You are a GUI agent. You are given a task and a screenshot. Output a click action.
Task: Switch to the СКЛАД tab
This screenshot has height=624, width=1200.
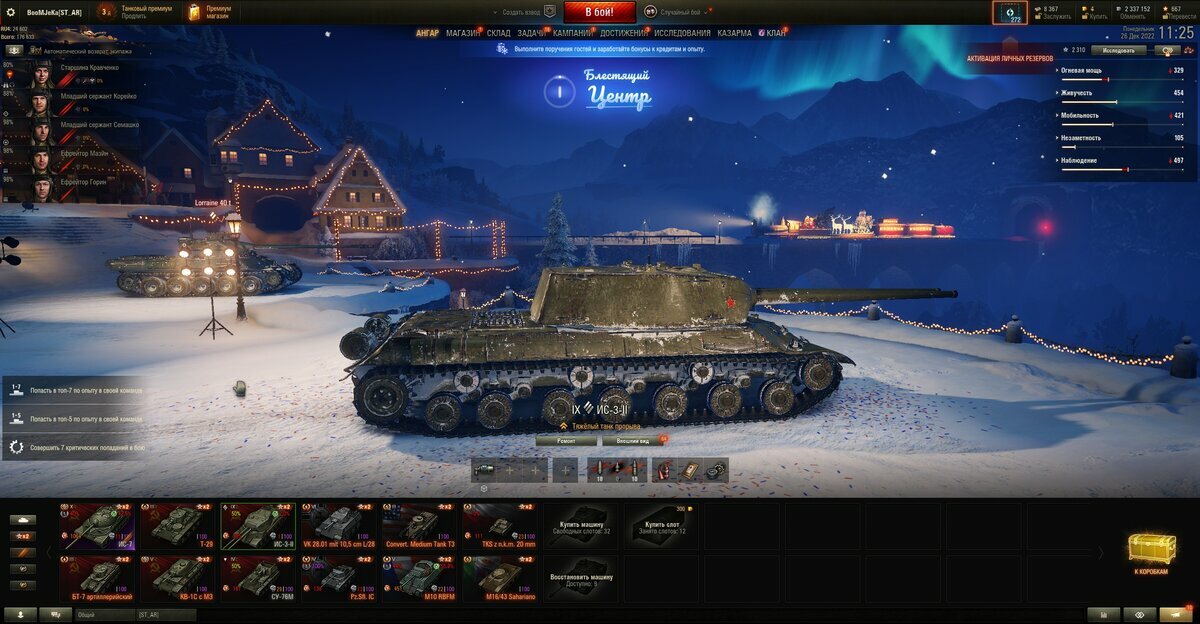click(x=498, y=33)
